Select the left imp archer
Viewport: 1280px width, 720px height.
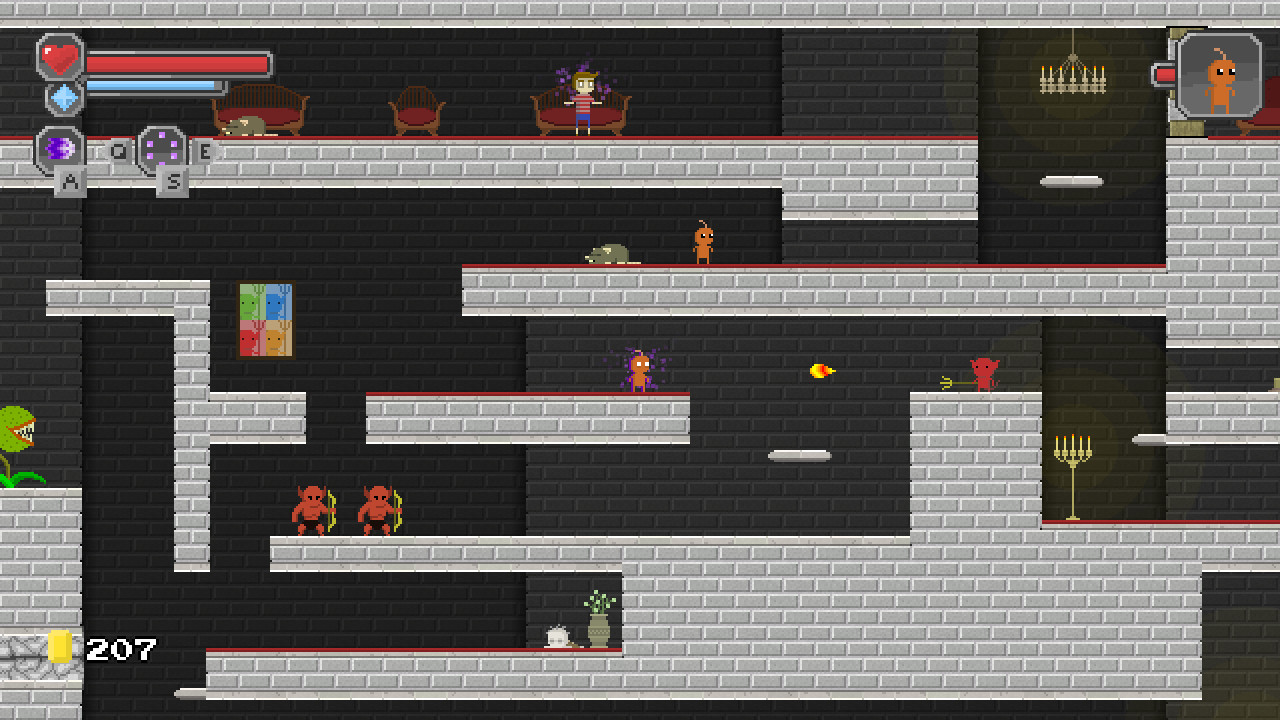(312, 510)
